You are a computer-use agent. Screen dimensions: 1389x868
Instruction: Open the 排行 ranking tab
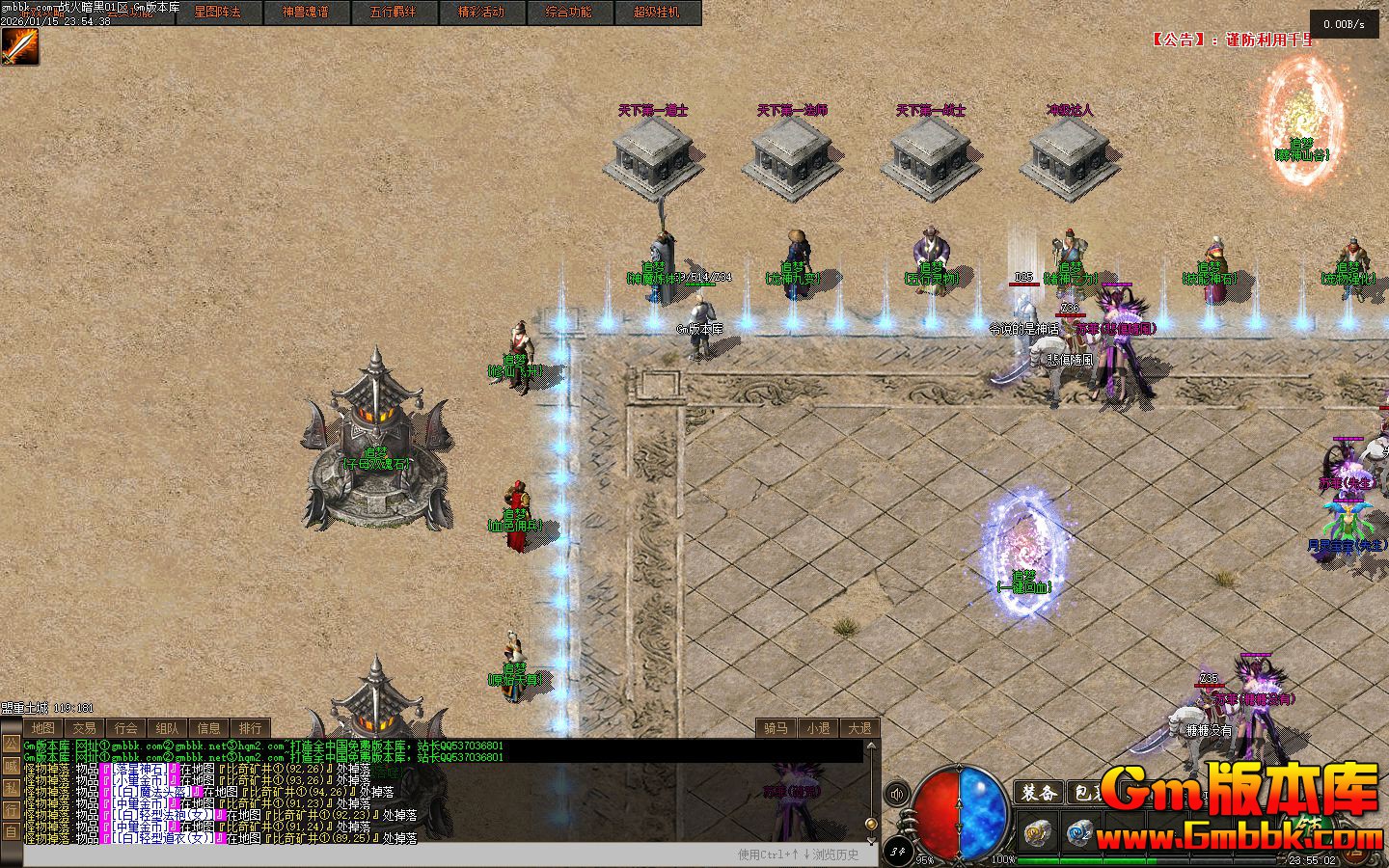tap(250, 728)
